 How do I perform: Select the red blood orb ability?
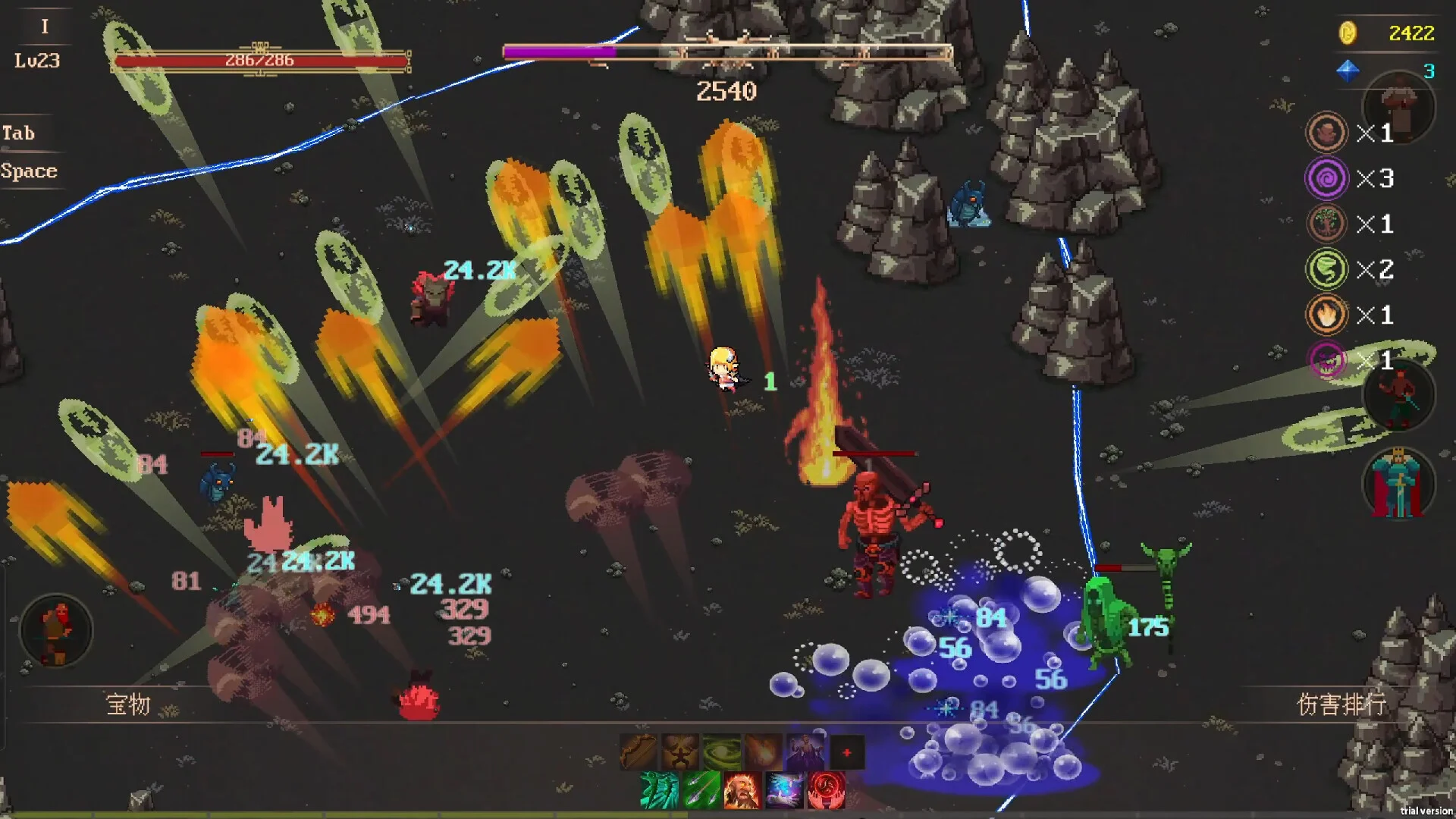pos(826,790)
